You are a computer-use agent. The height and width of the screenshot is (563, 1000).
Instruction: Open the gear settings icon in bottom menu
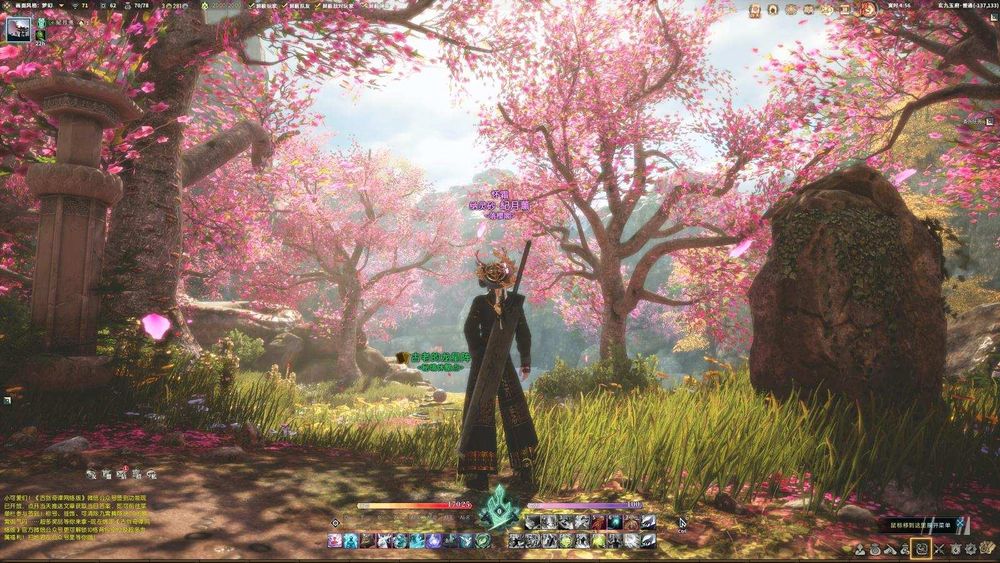point(968,548)
